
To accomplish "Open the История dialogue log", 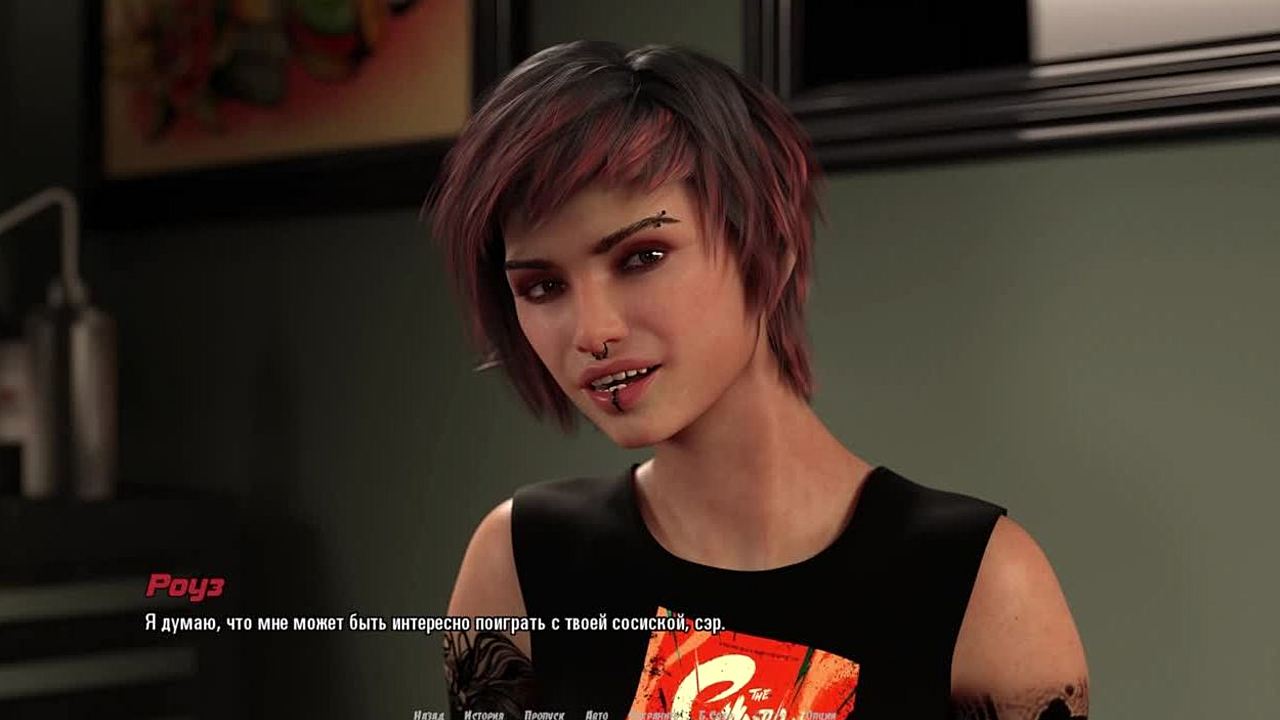I will pyautogui.click(x=483, y=715).
